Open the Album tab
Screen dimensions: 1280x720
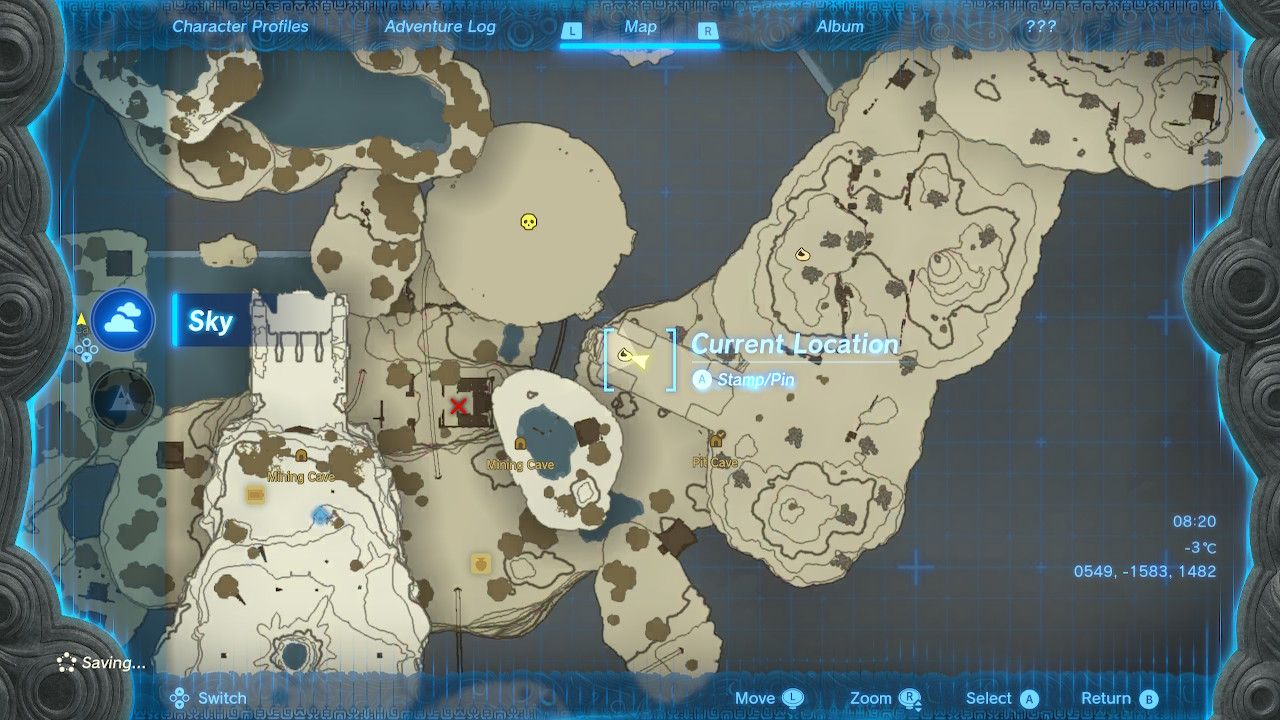point(842,27)
